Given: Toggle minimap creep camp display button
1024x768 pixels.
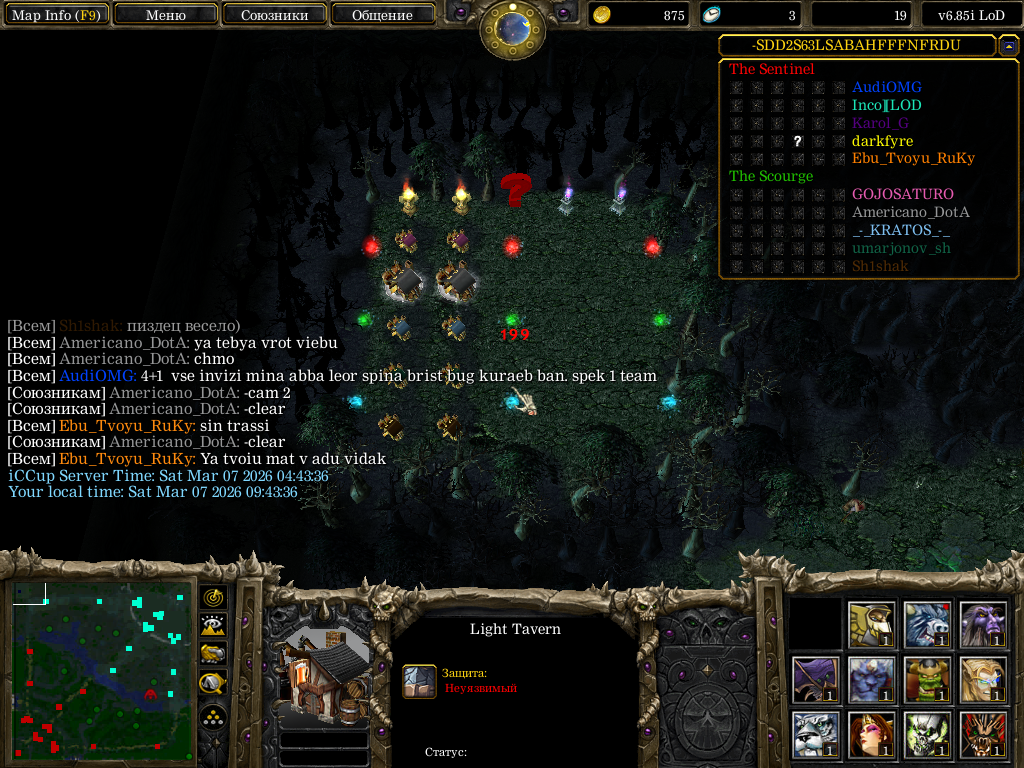Looking at the screenshot, I should pyautogui.click(x=213, y=683).
